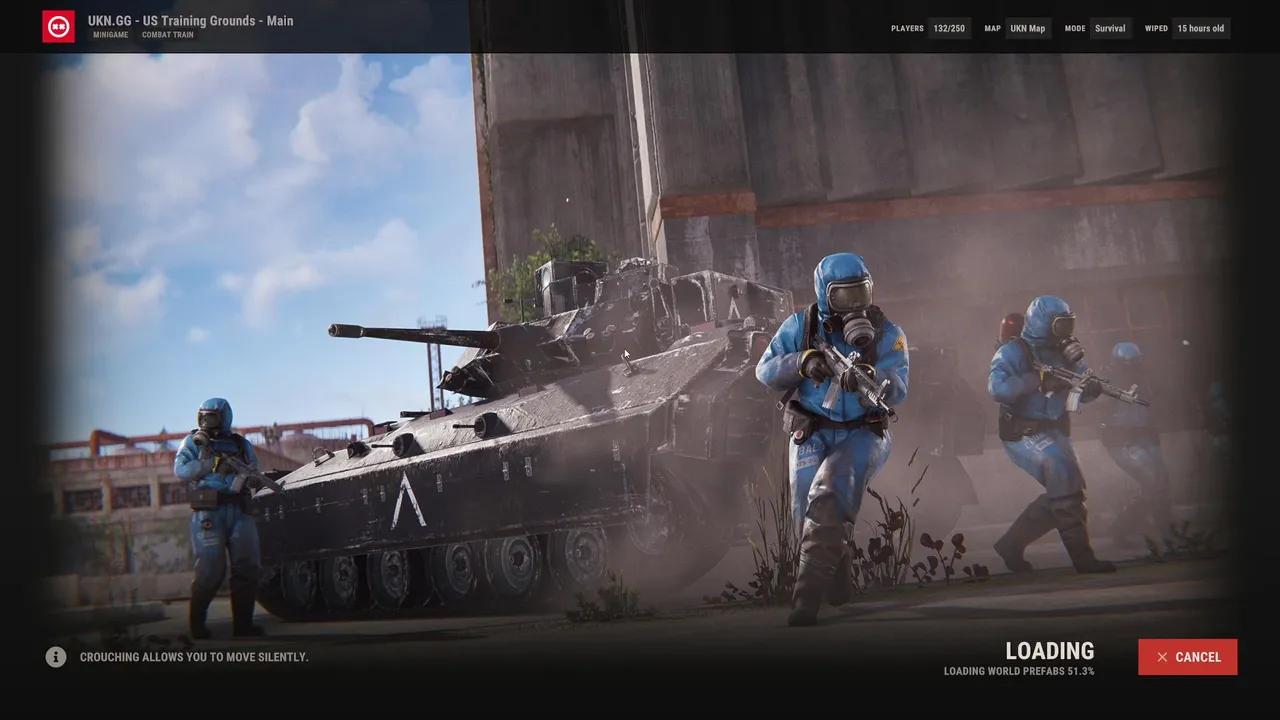Click the red Rust logo icon

(x=59, y=26)
